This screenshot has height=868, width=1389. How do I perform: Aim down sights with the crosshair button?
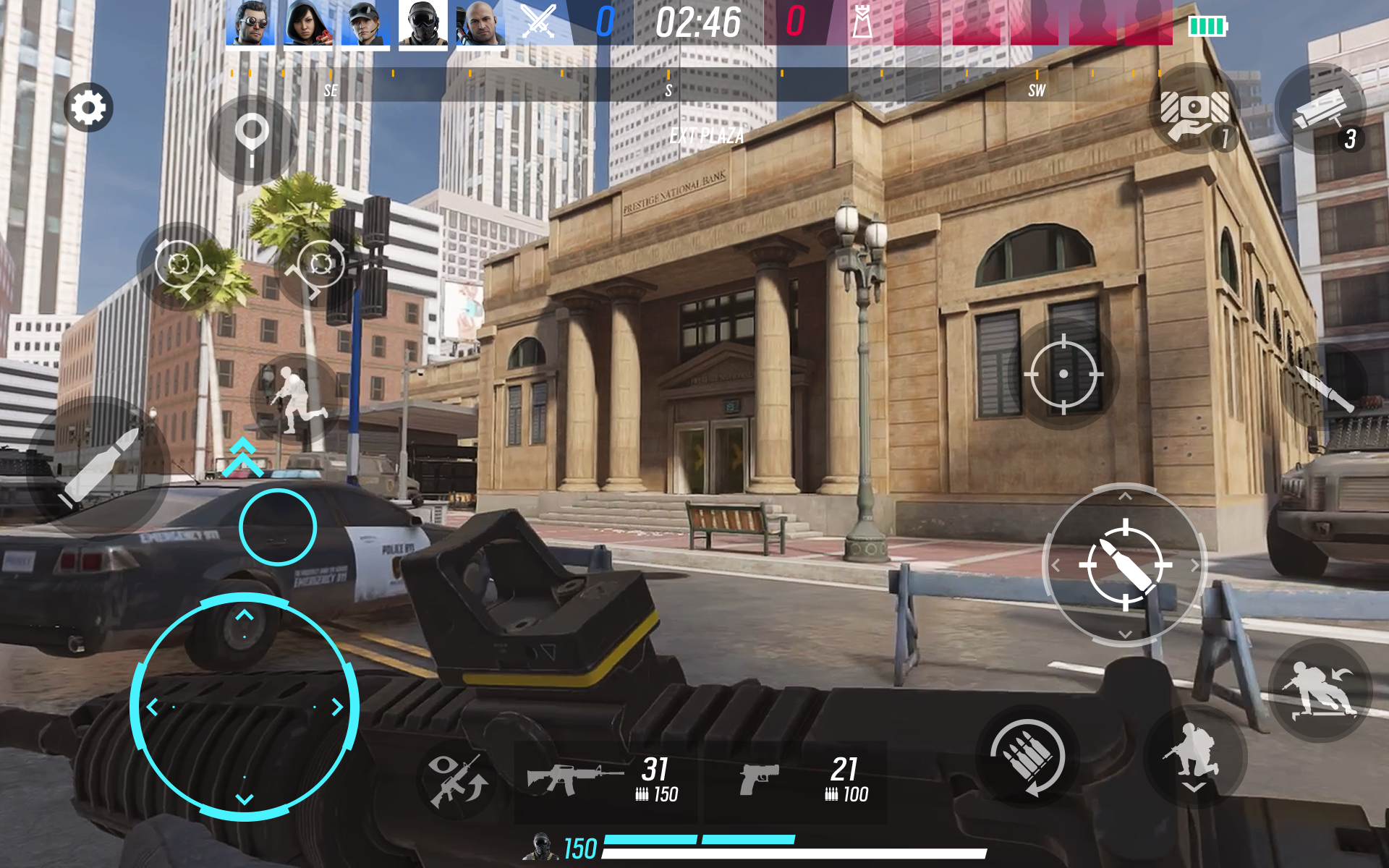pyautogui.click(x=1063, y=374)
